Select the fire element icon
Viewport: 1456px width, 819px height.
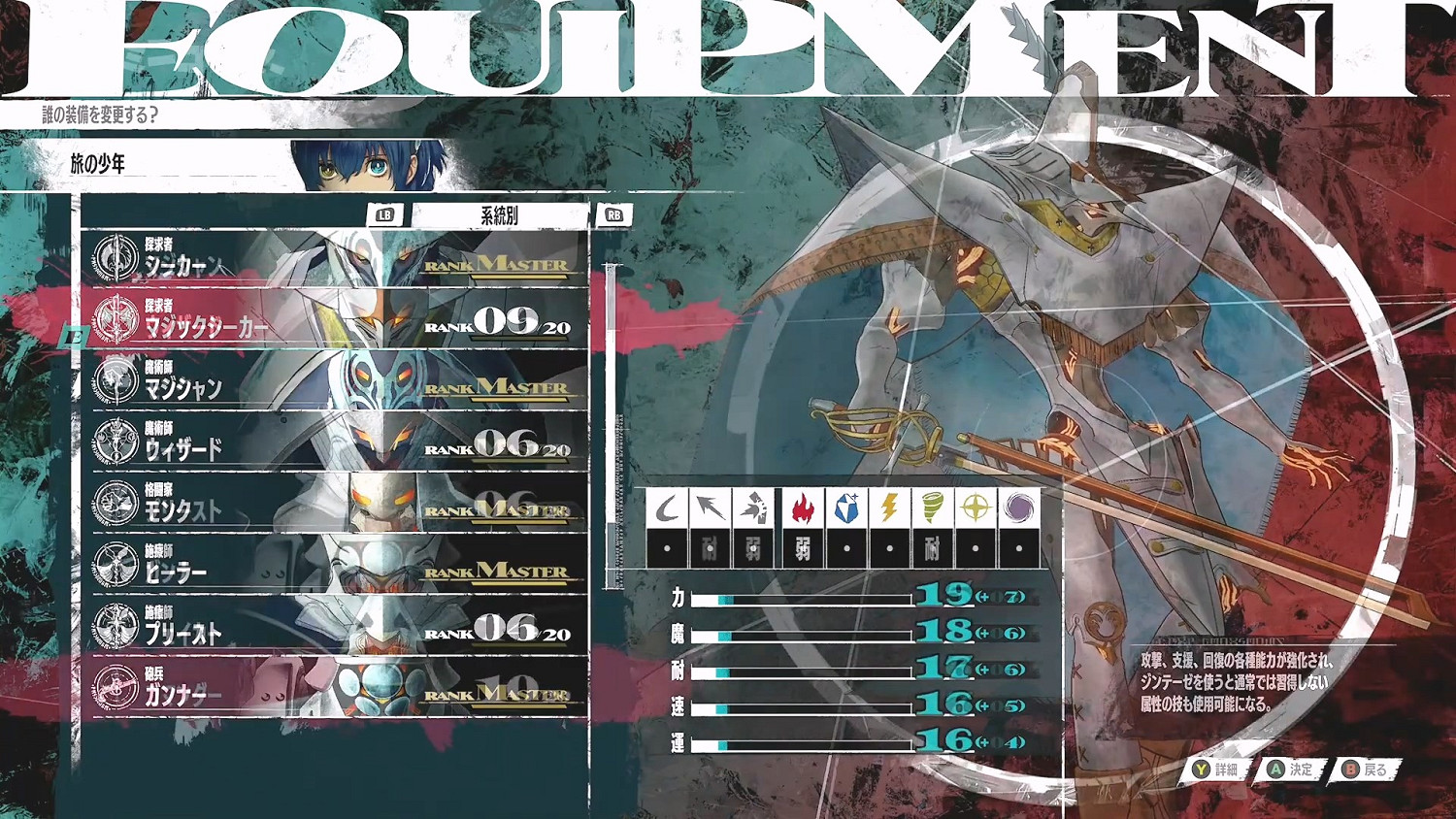pyautogui.click(x=802, y=505)
